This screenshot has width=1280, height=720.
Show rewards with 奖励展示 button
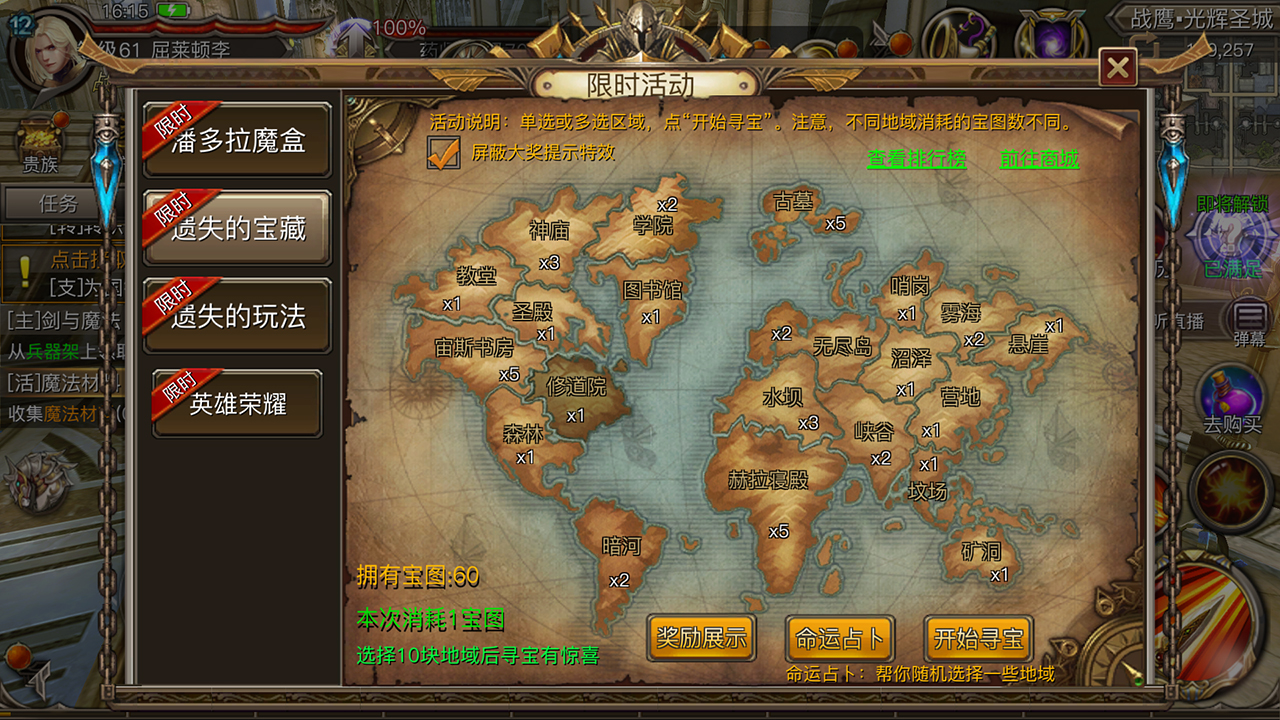701,638
